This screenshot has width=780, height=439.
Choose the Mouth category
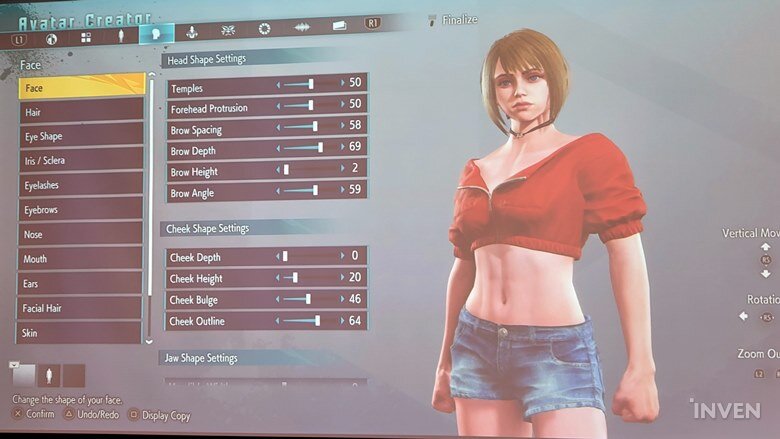click(80, 259)
